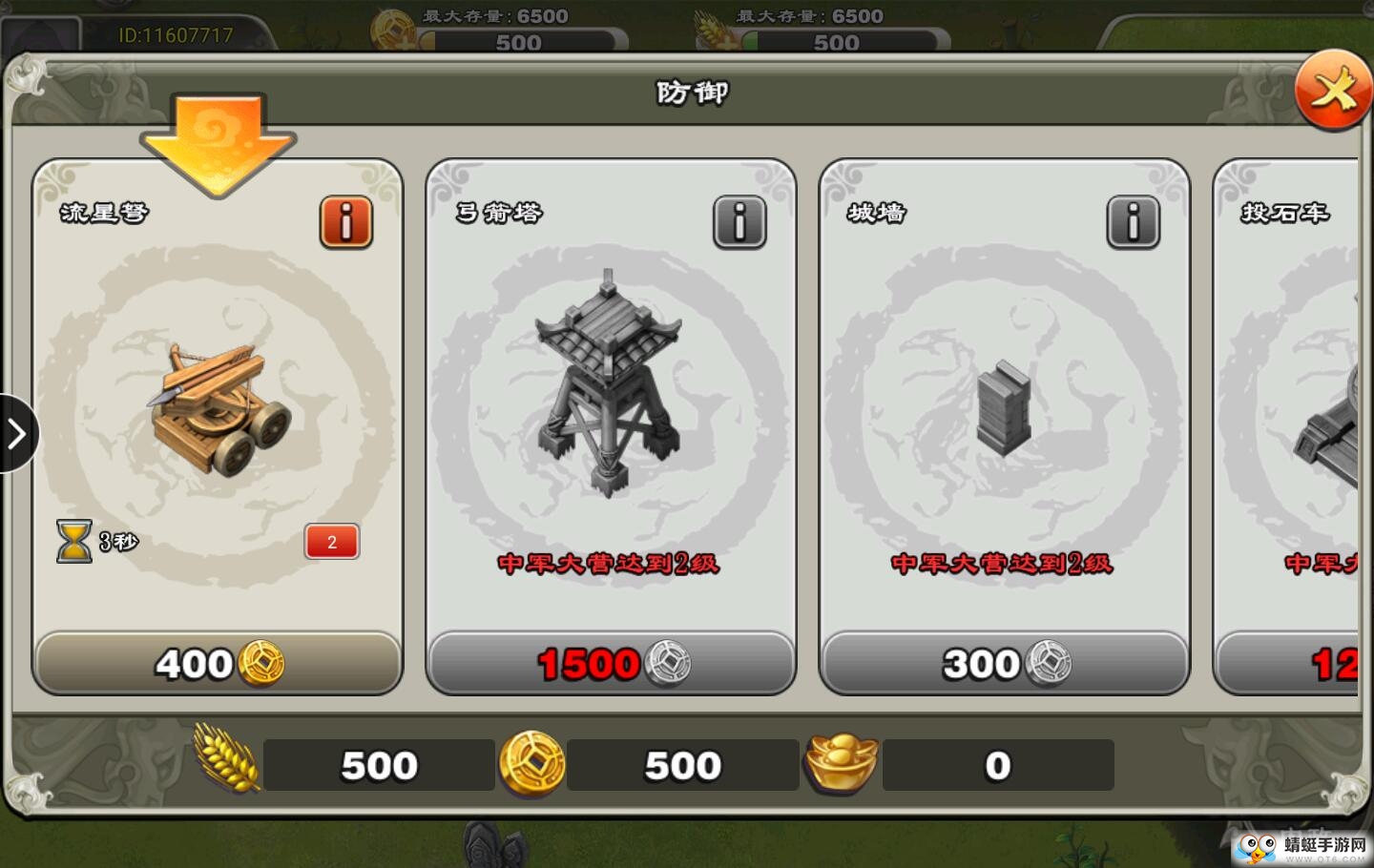Tap the gold ingot currency icon
Viewport: 1374px width, 868px height.
click(x=840, y=764)
